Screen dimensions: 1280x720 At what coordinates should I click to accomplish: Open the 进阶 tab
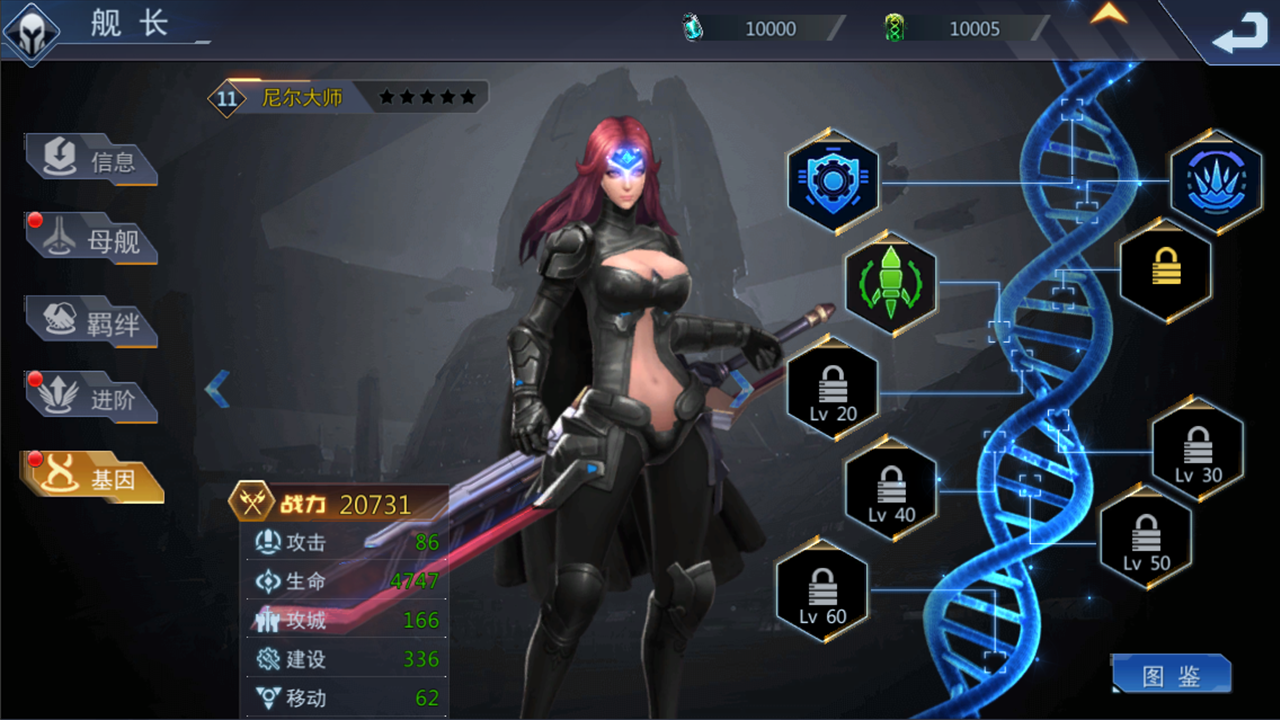90,398
